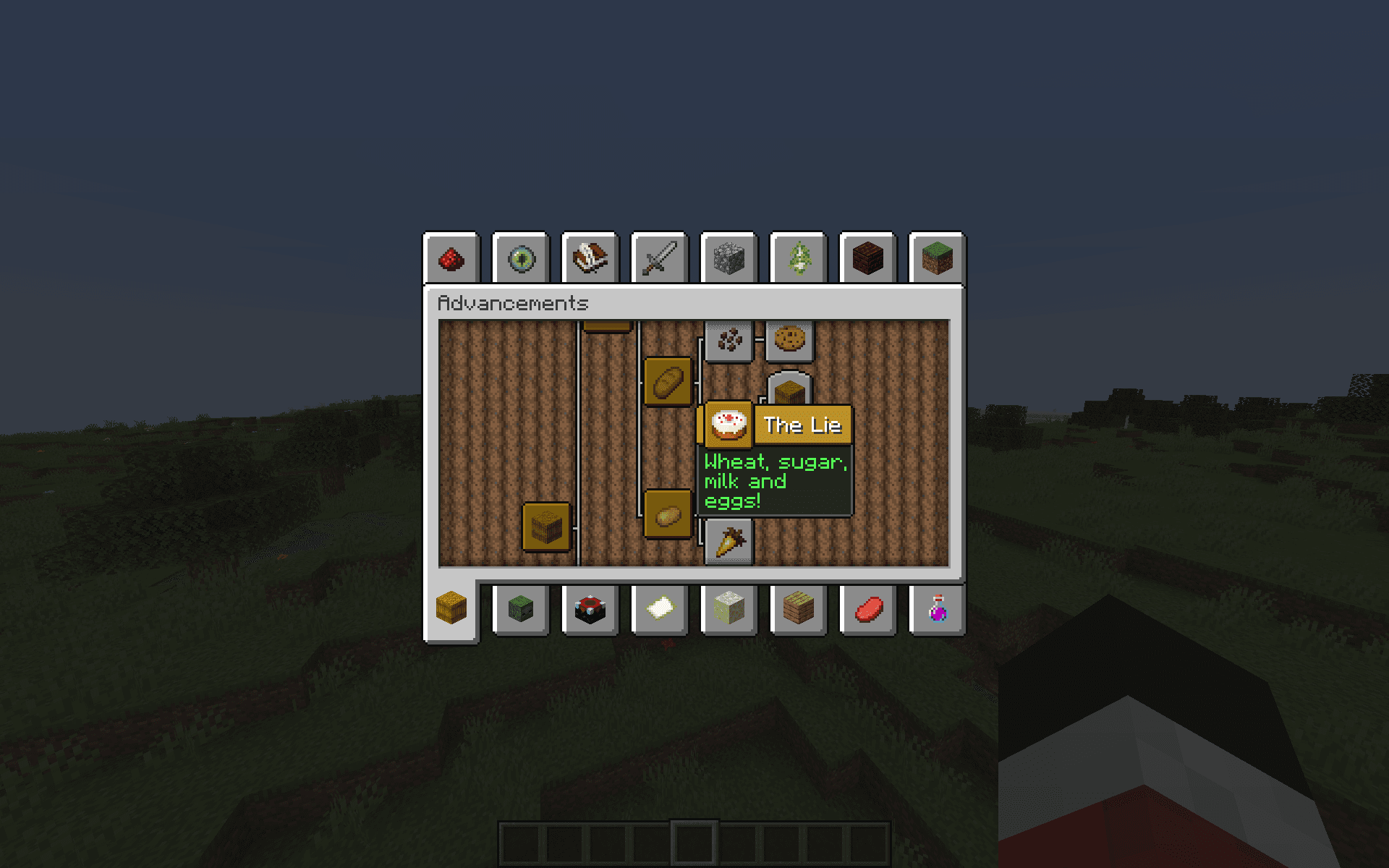Select the root hay block advancement
Screen dimensions: 1389x868
pyautogui.click(x=546, y=526)
